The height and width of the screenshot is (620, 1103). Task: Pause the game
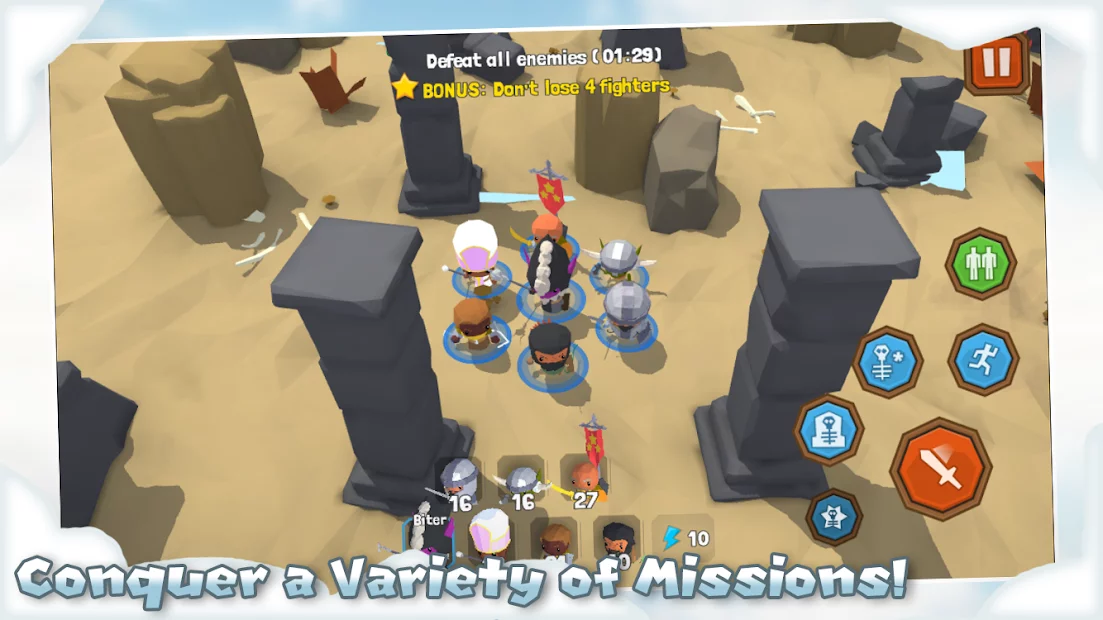tap(996, 63)
